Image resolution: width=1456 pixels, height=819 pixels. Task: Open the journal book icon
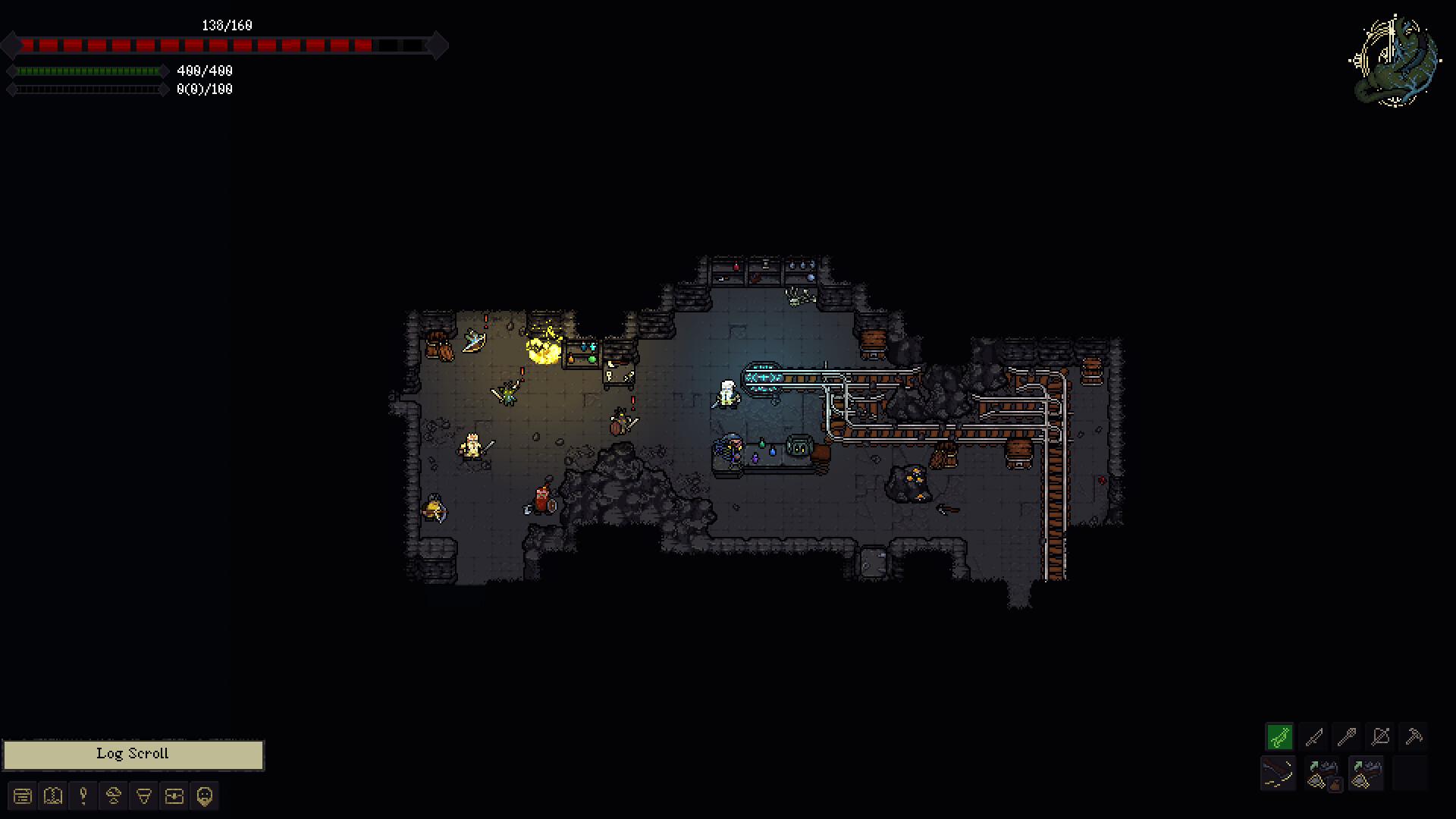[52, 796]
